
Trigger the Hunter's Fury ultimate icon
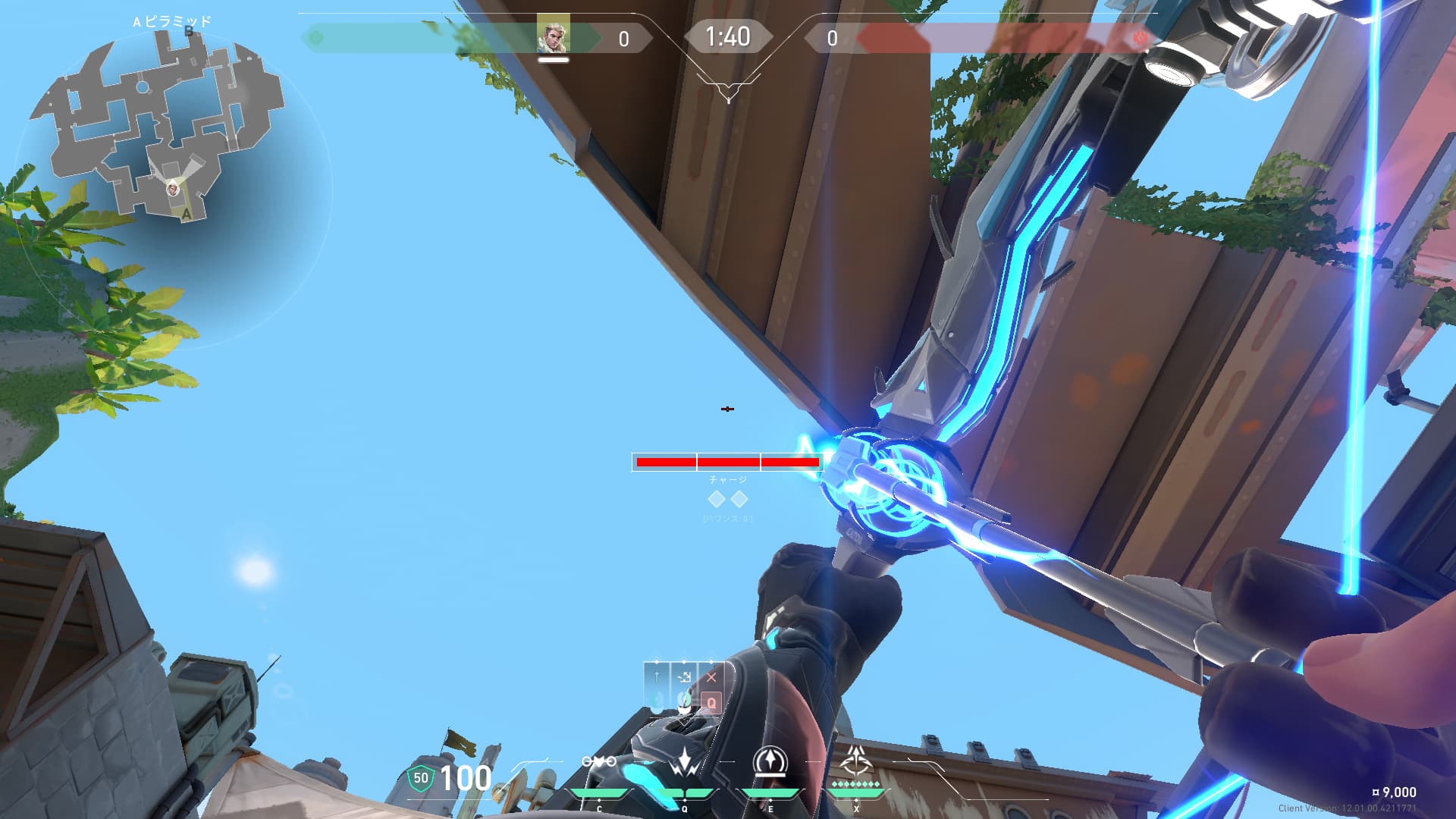point(856,760)
